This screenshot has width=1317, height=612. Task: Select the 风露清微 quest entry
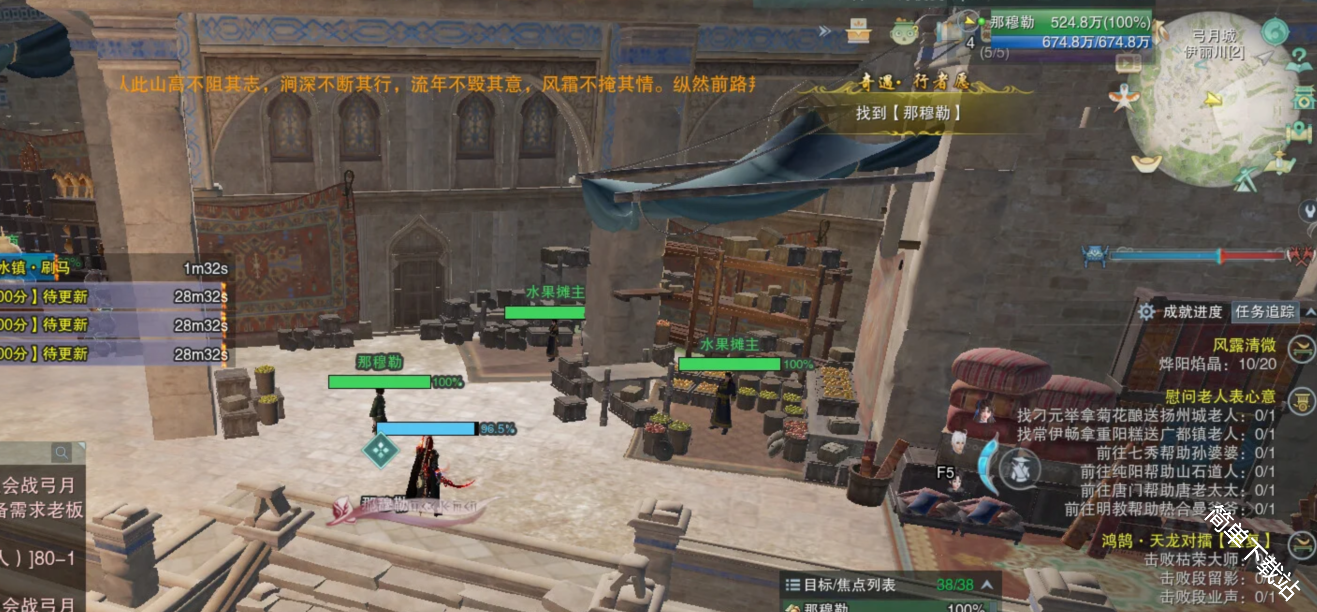coord(1244,344)
